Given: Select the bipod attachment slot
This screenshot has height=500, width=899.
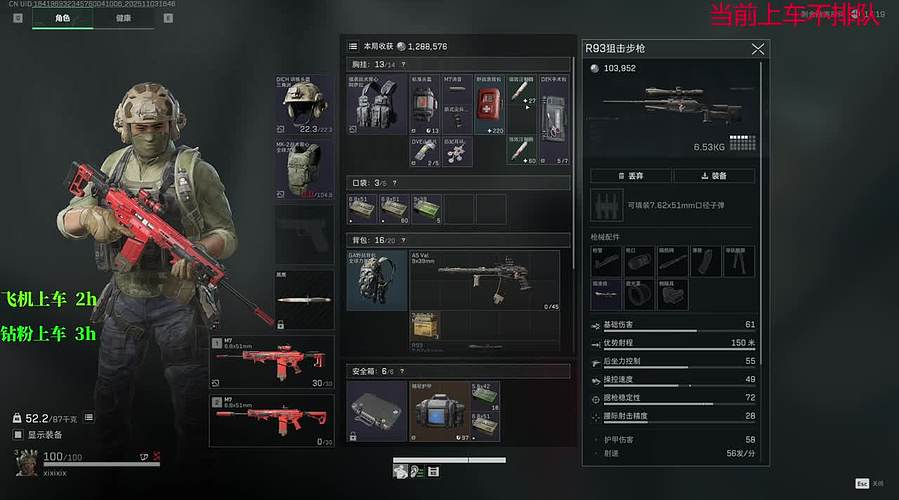Looking at the screenshot, I should (739, 262).
